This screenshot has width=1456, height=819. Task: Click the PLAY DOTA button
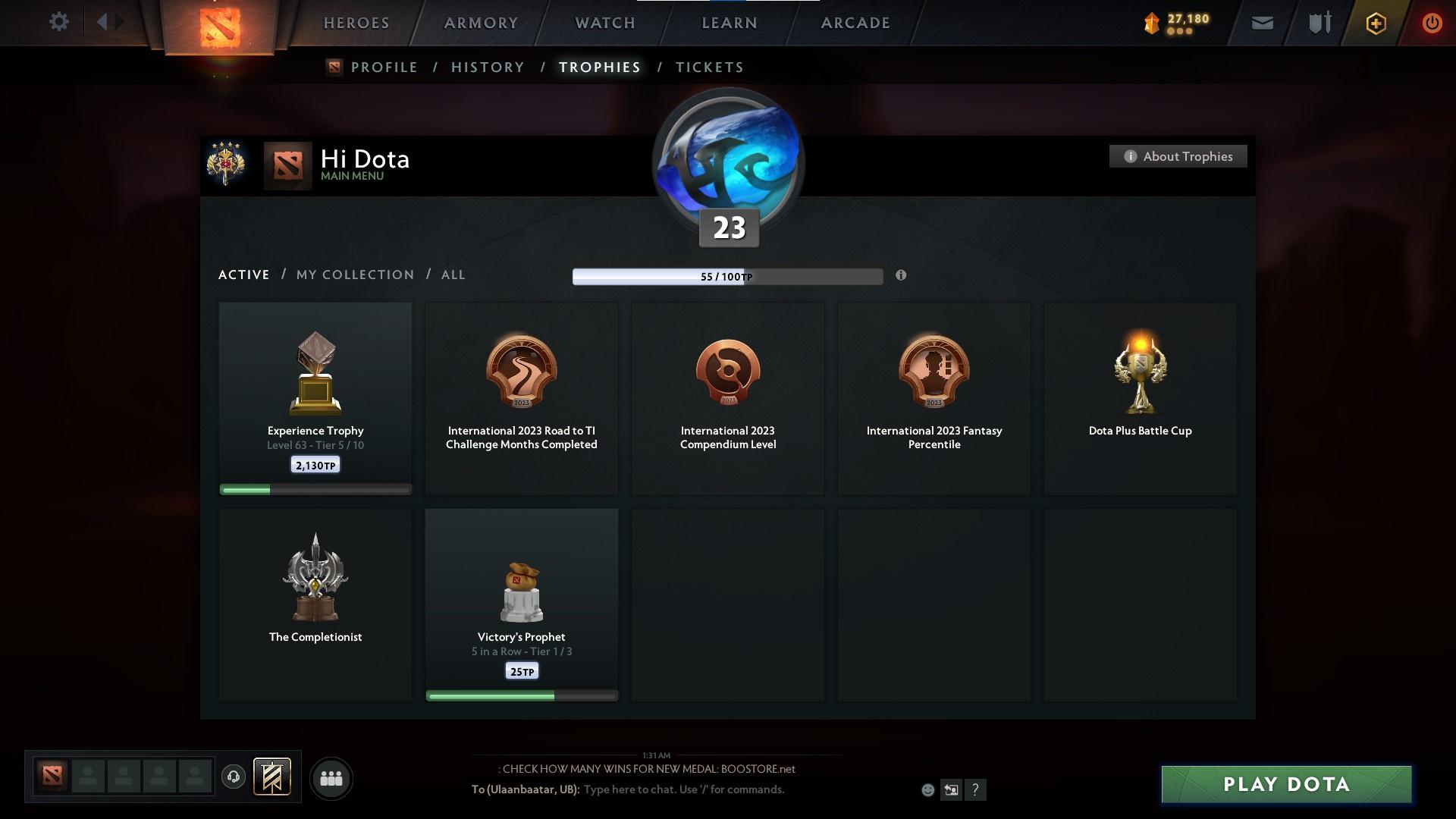(1285, 785)
